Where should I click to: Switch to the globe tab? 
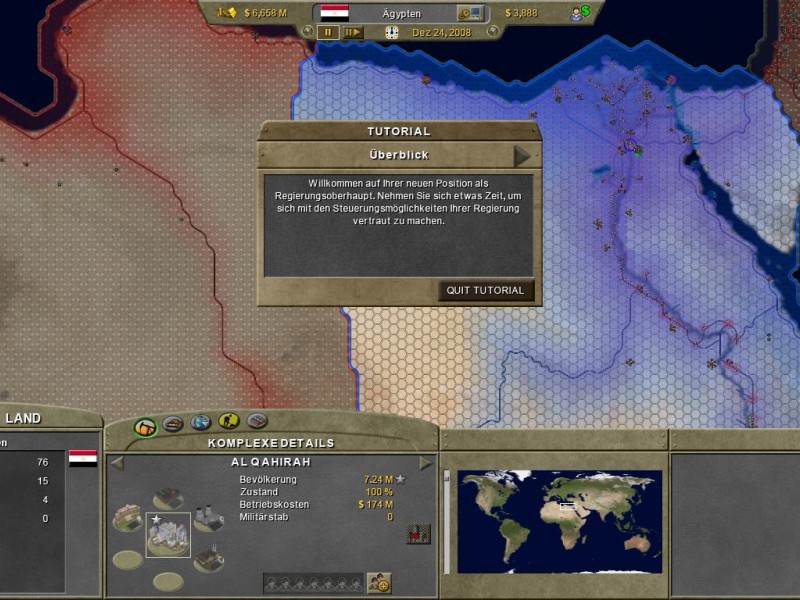coord(200,422)
